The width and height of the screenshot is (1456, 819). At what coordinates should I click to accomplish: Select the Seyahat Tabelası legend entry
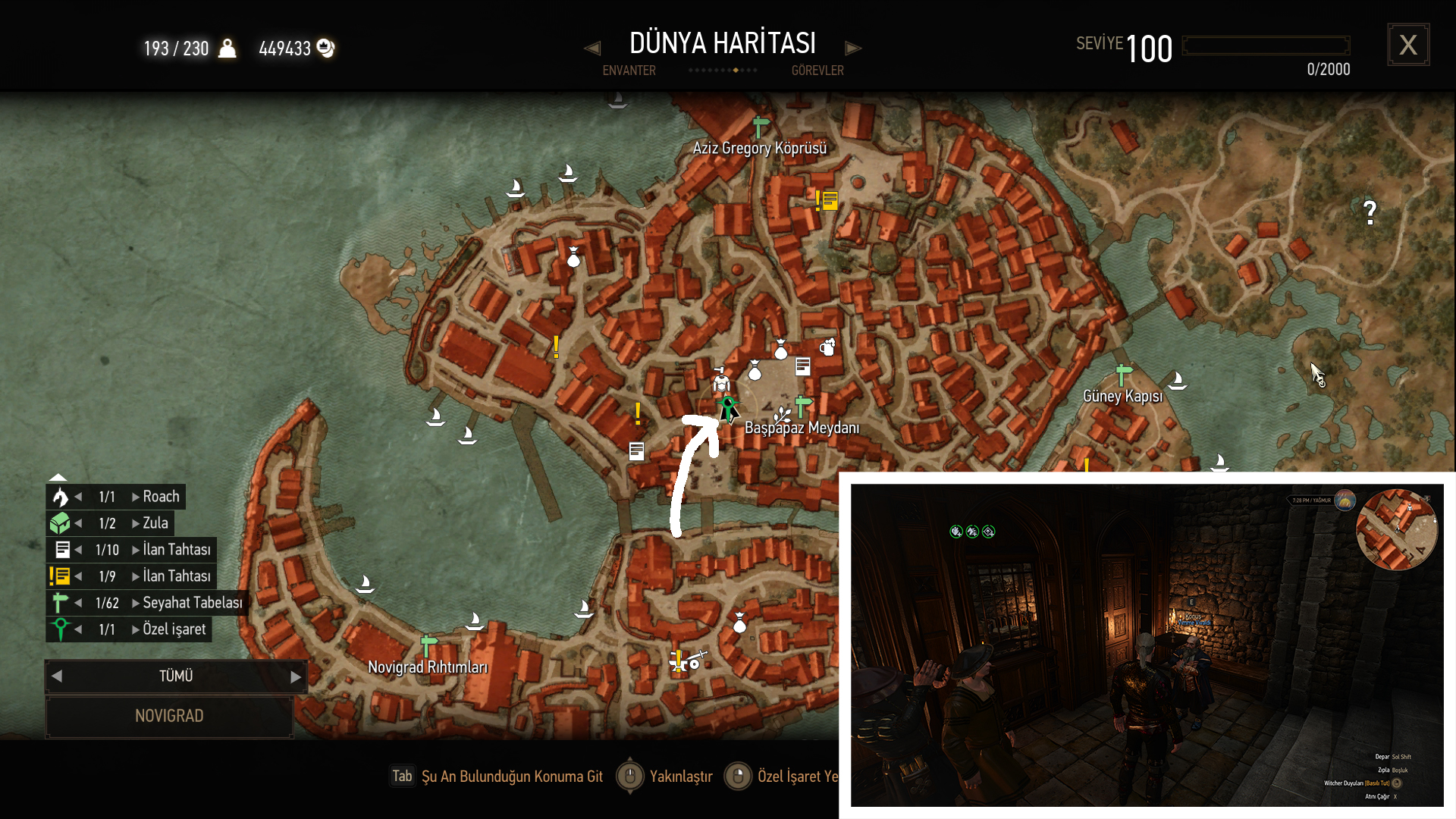pyautogui.click(x=192, y=603)
